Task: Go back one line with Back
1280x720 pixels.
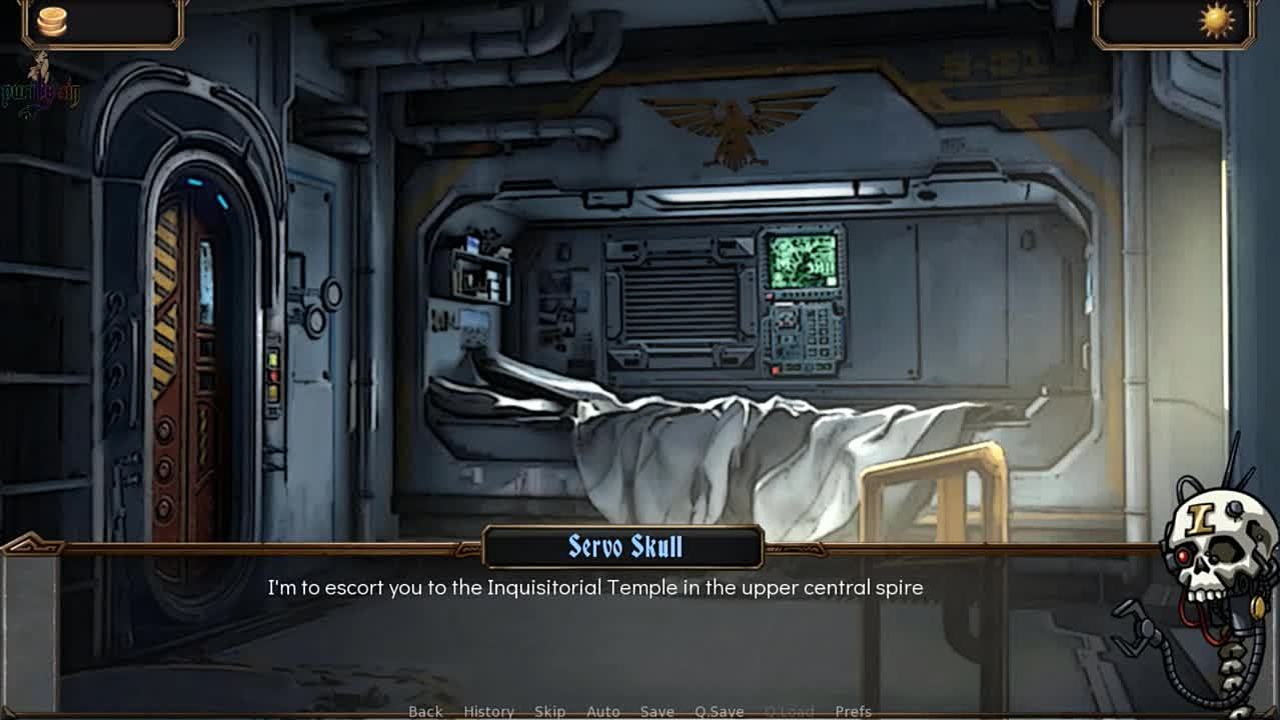Action: coord(425,711)
